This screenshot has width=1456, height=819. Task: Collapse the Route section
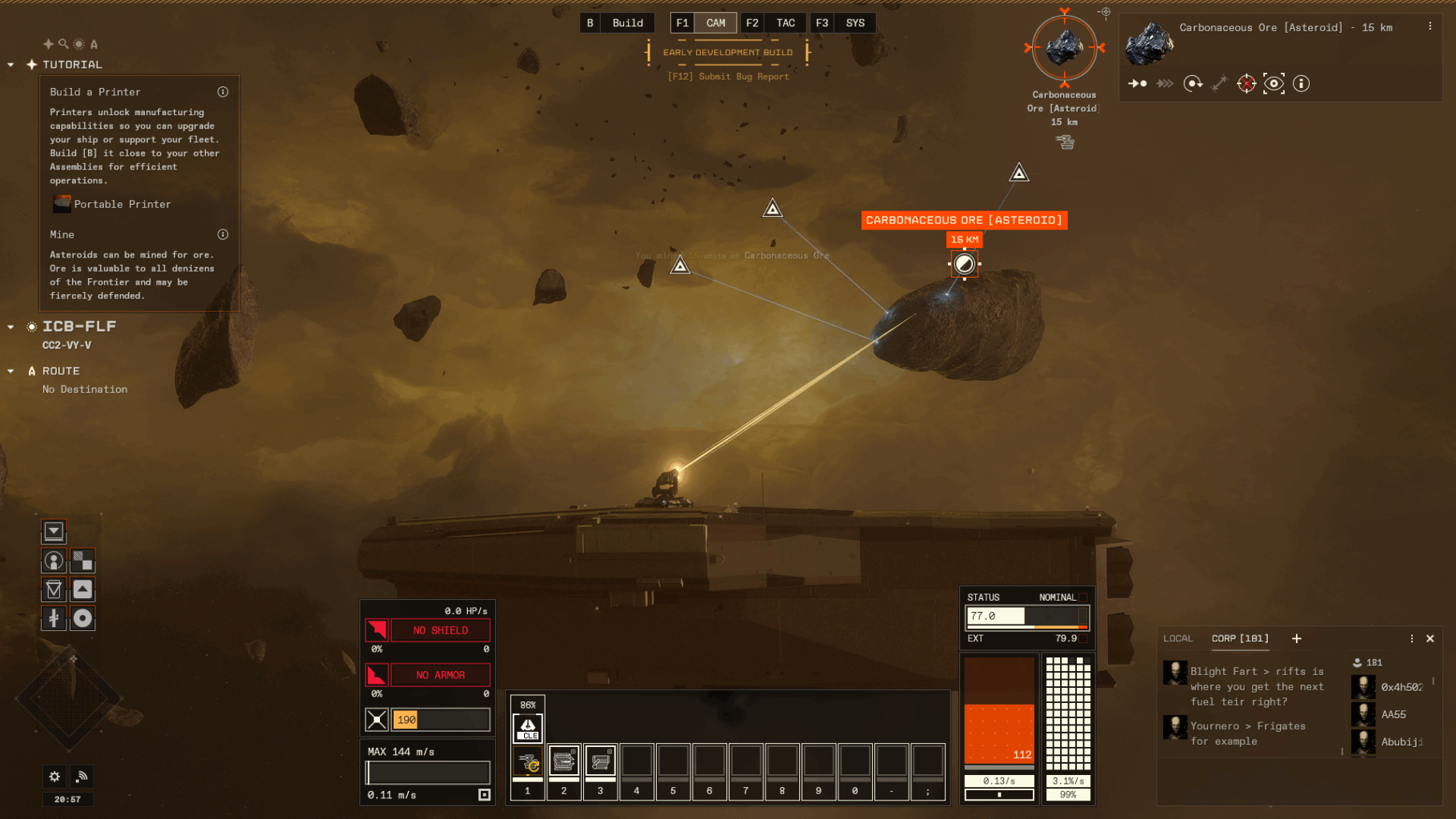pos(10,371)
